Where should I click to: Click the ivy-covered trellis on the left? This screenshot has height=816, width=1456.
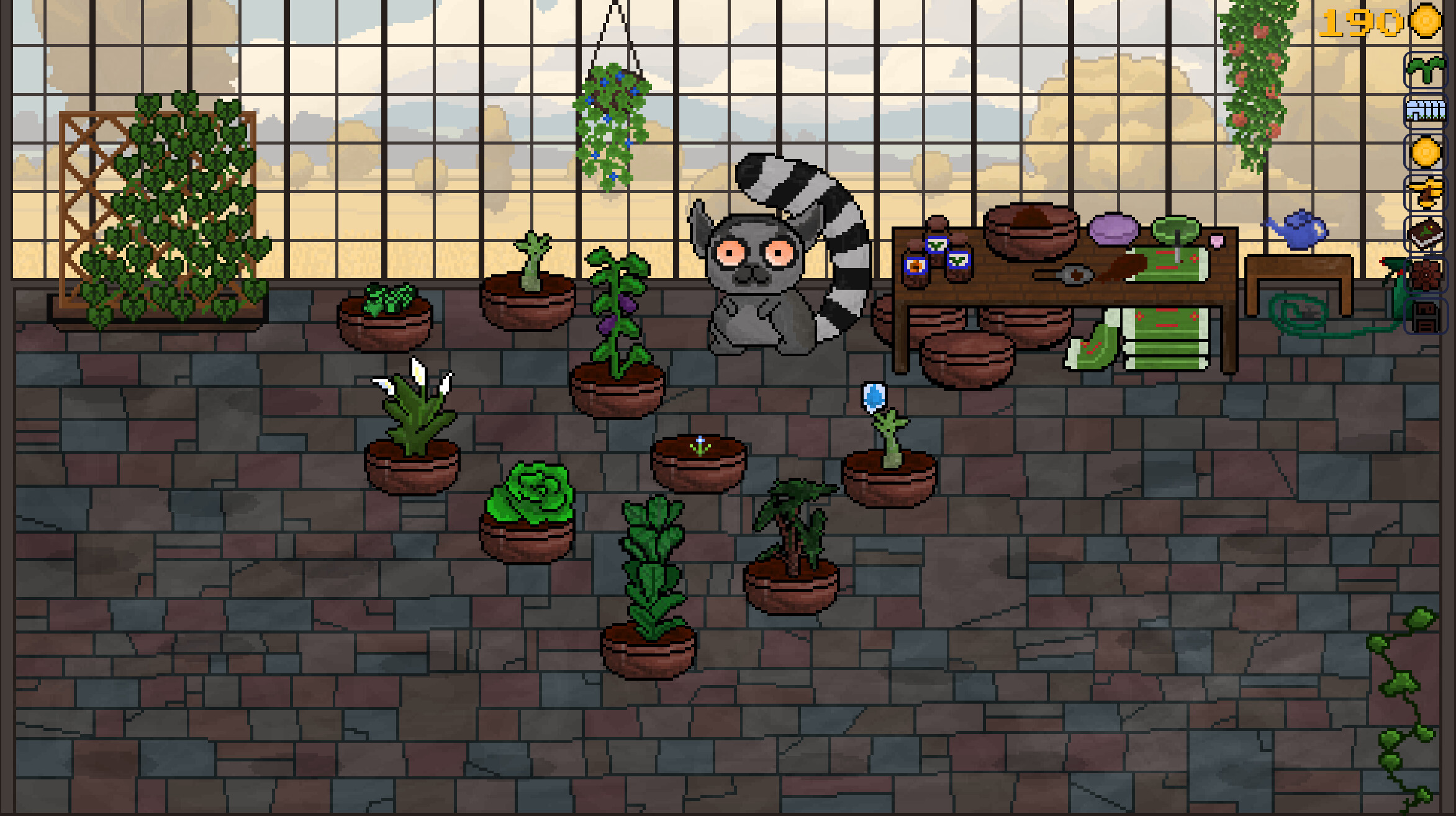click(165, 205)
